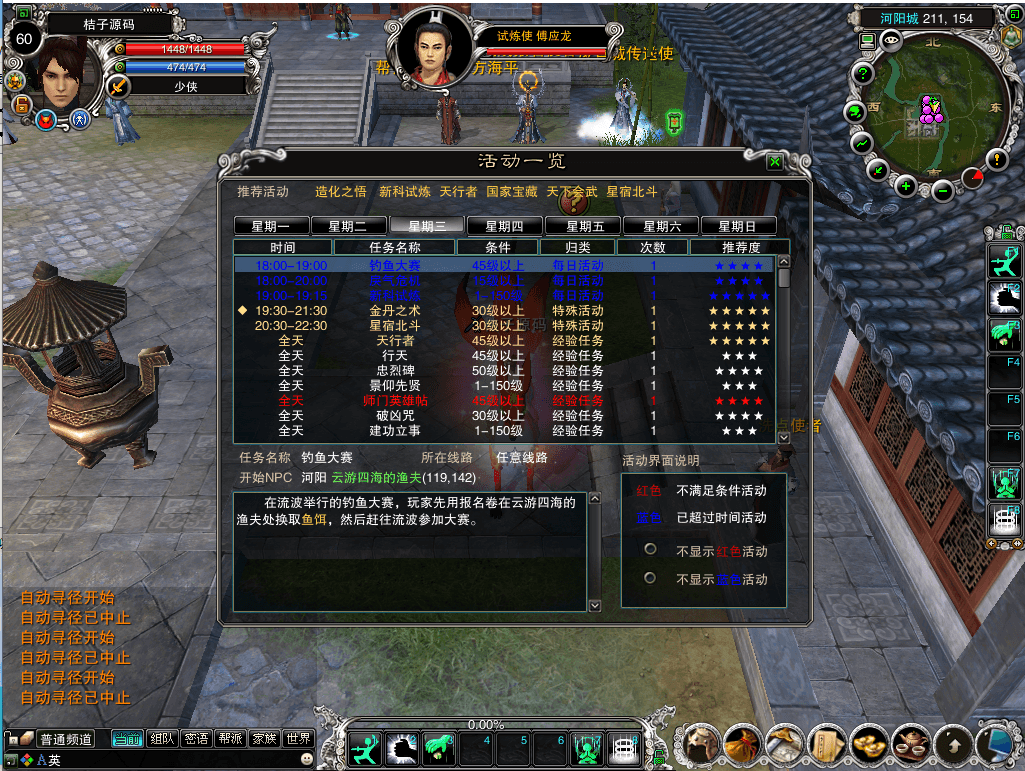The width and height of the screenshot is (1025, 771).
Task: Open the 国家宝藏 recommended activity
Action: tap(511, 191)
